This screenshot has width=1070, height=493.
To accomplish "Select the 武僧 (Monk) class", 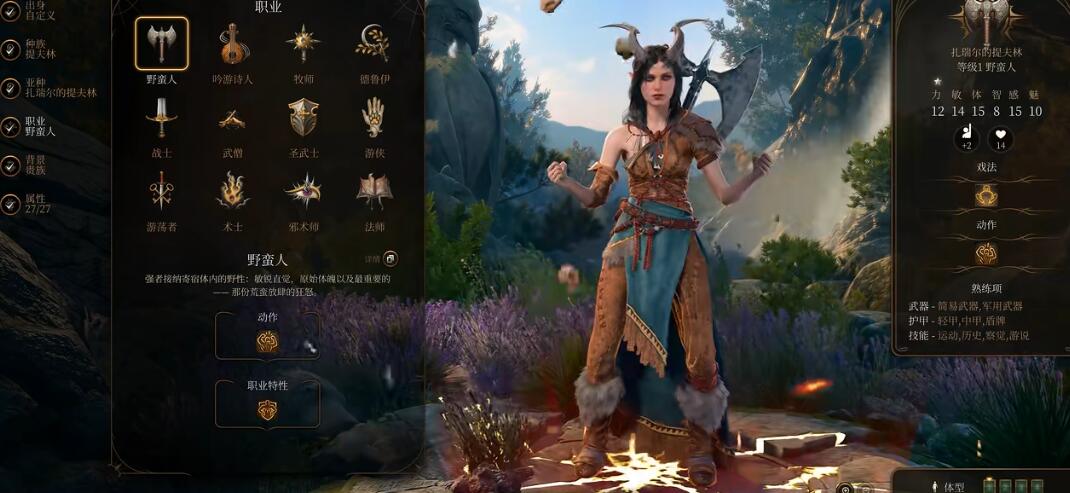I will coord(232,118).
